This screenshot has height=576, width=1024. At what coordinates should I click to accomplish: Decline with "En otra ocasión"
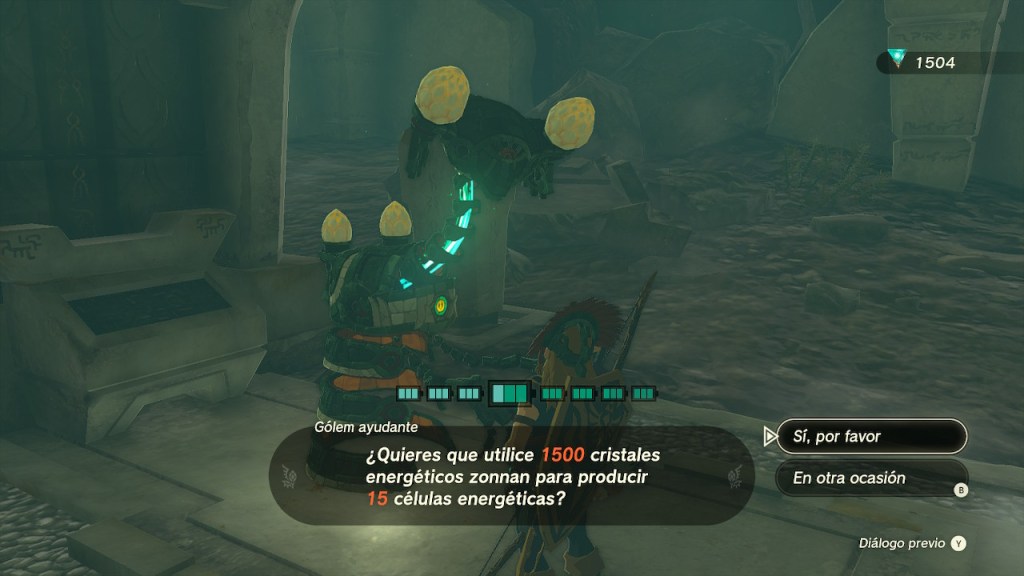click(871, 478)
